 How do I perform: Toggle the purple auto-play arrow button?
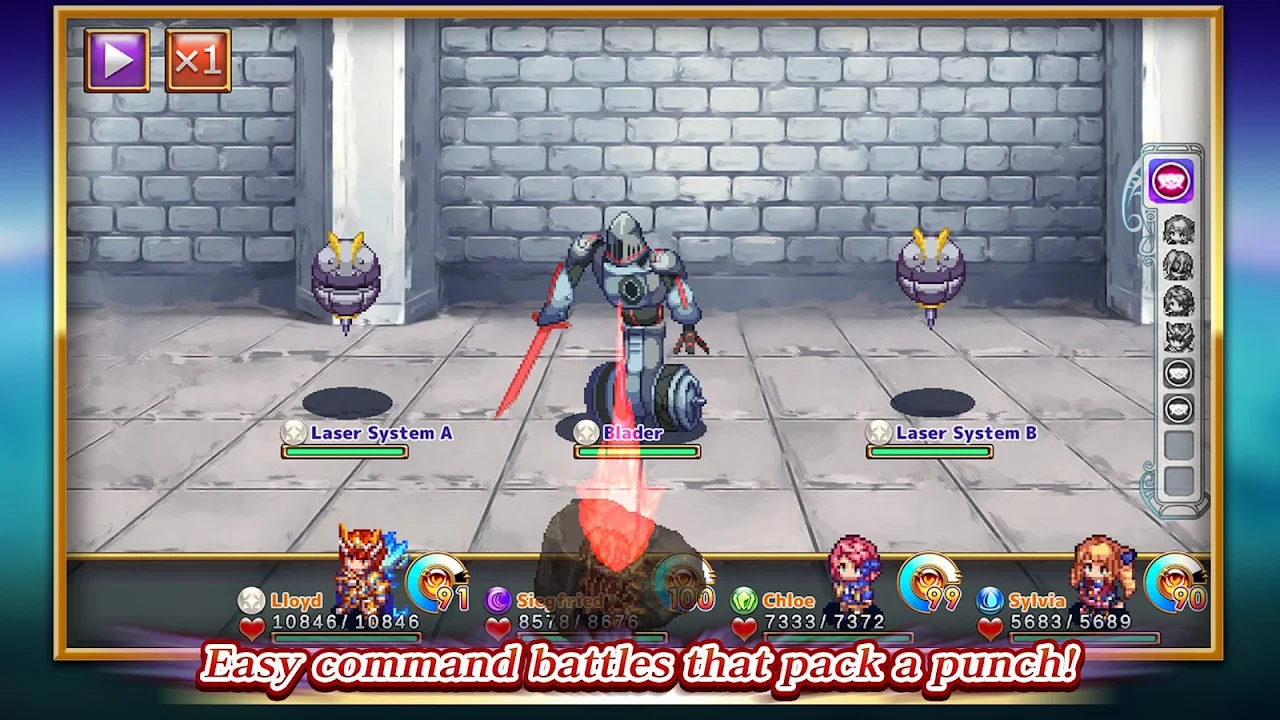tap(117, 60)
